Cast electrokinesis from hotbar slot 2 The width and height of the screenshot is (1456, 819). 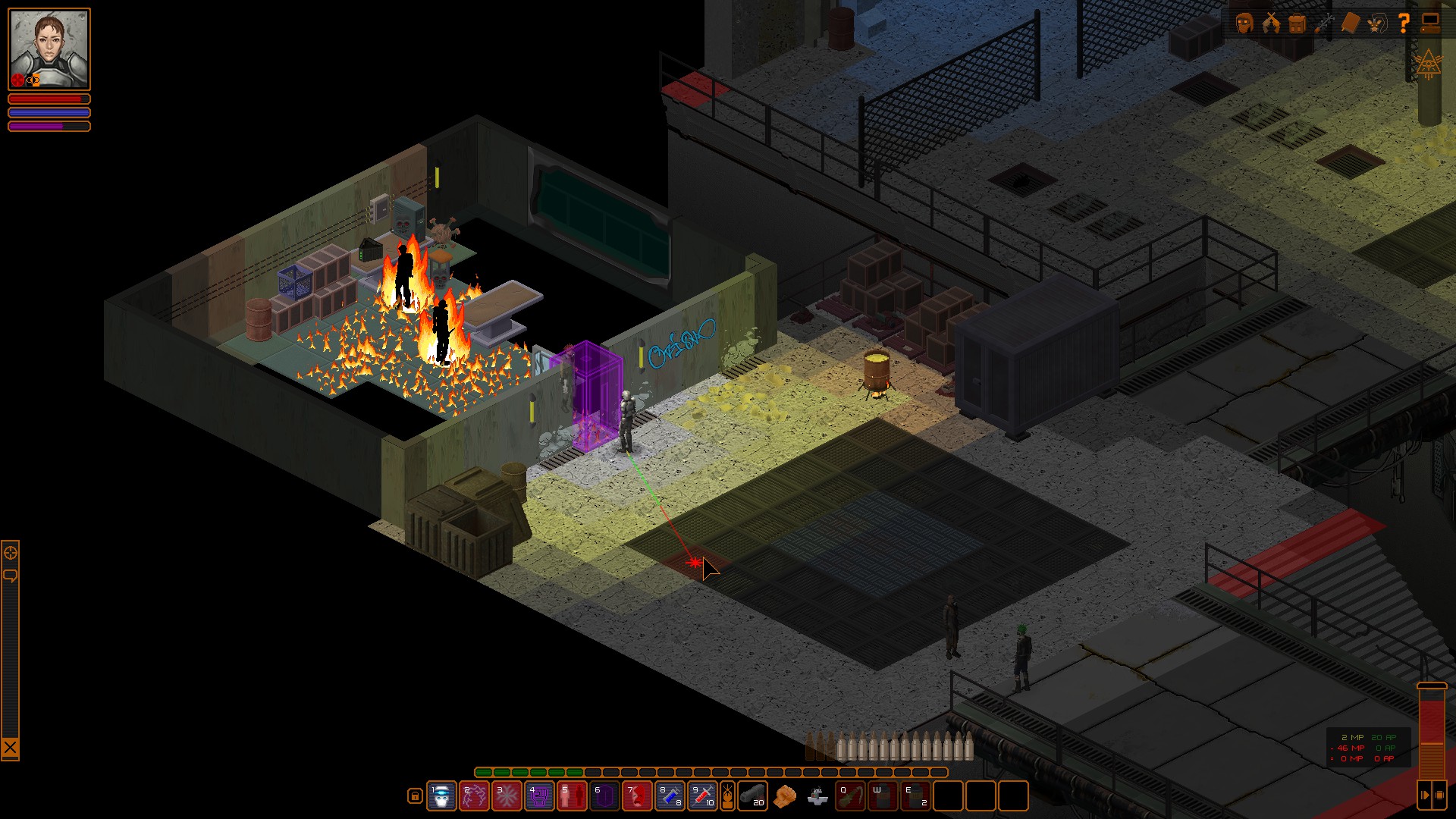(475, 796)
